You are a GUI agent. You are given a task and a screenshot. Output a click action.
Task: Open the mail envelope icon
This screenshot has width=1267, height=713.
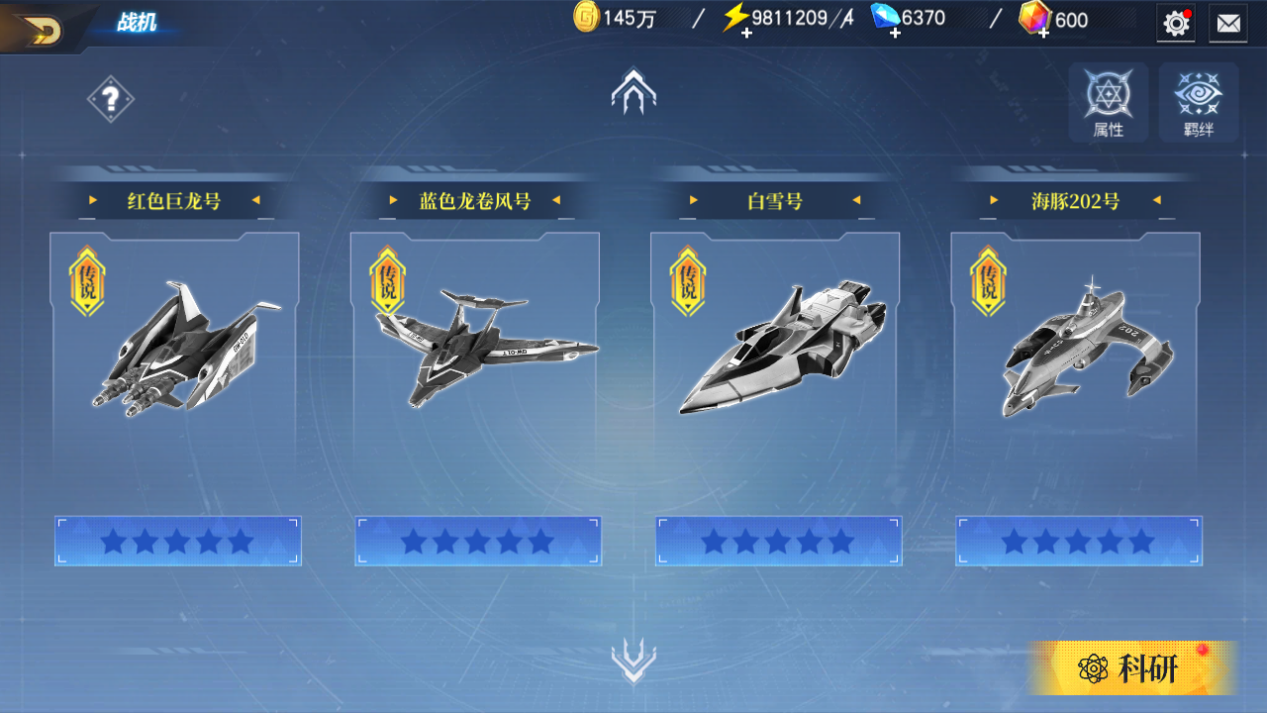[1228, 24]
